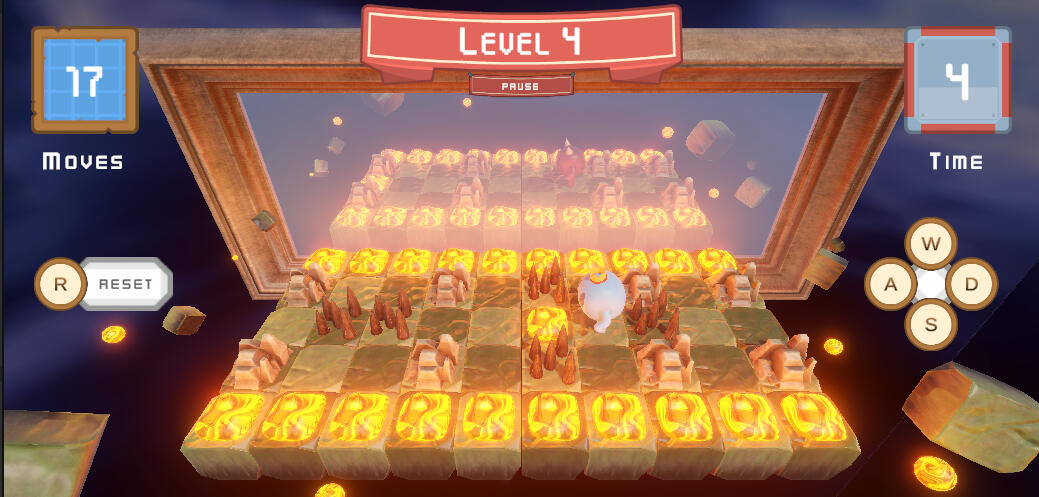The image size is (1039, 497).
Task: Move right using the D direction button
Action: (971, 285)
